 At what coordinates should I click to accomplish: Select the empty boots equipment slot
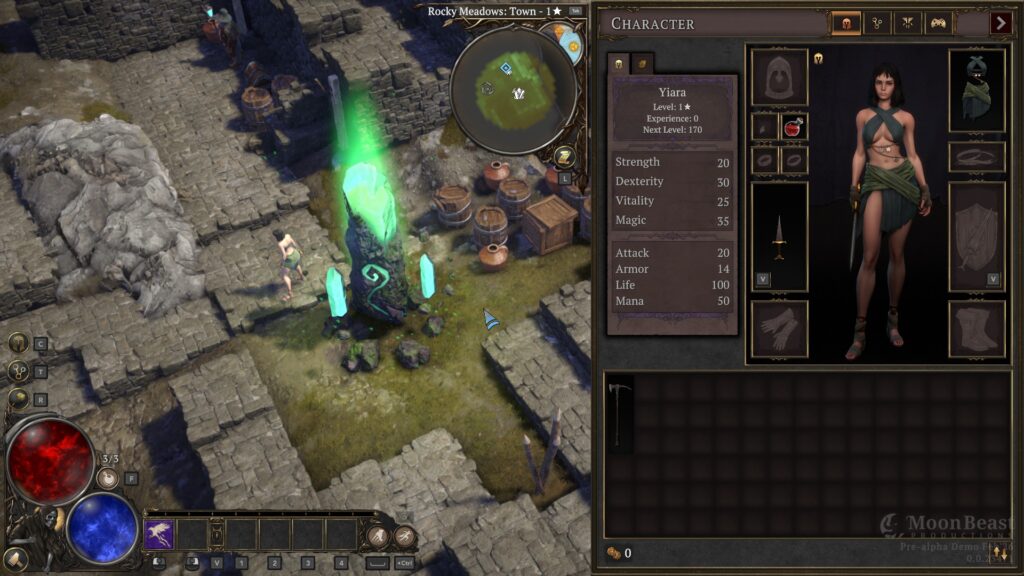976,328
